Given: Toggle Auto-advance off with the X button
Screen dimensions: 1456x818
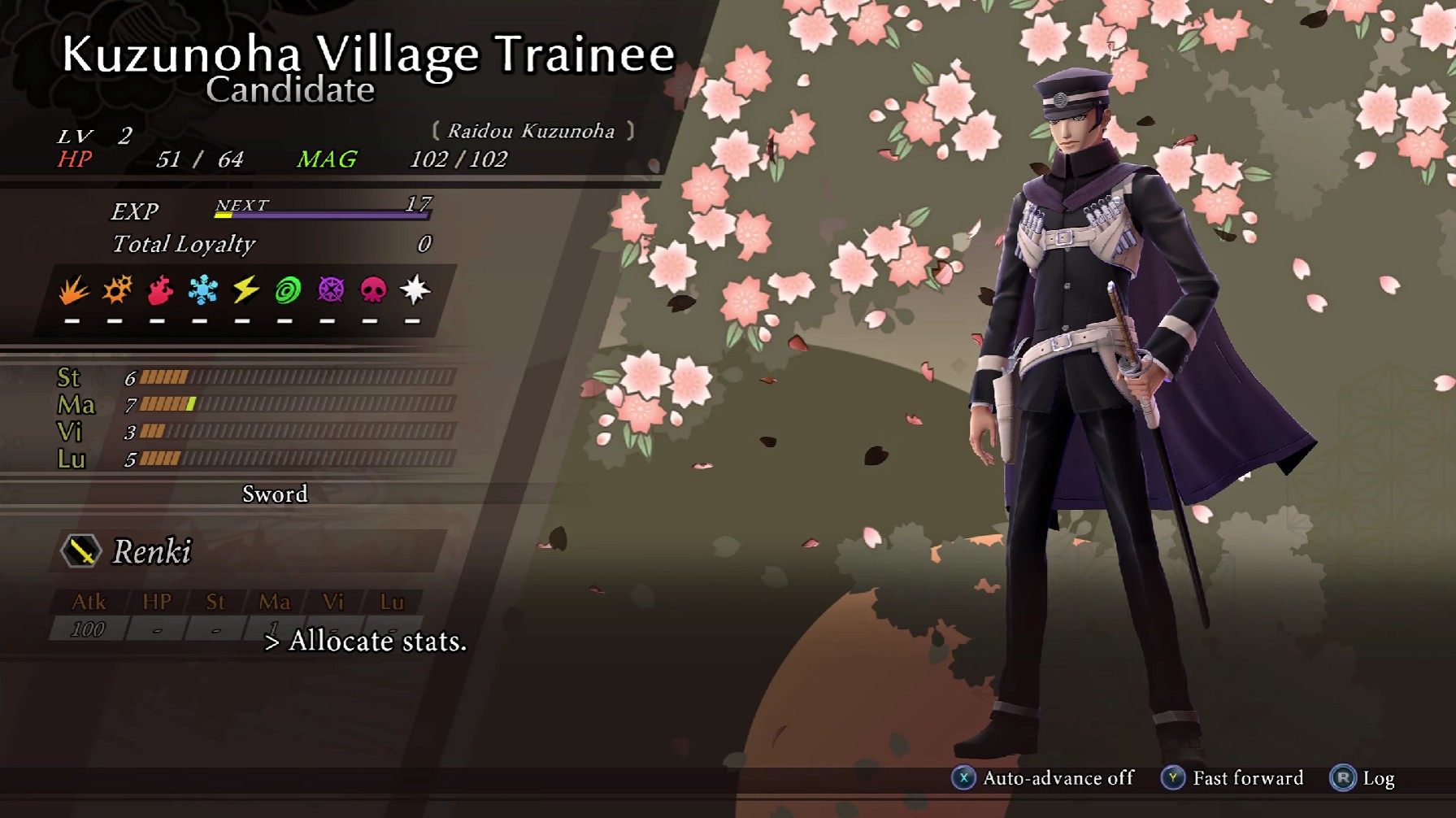Looking at the screenshot, I should tap(964, 777).
